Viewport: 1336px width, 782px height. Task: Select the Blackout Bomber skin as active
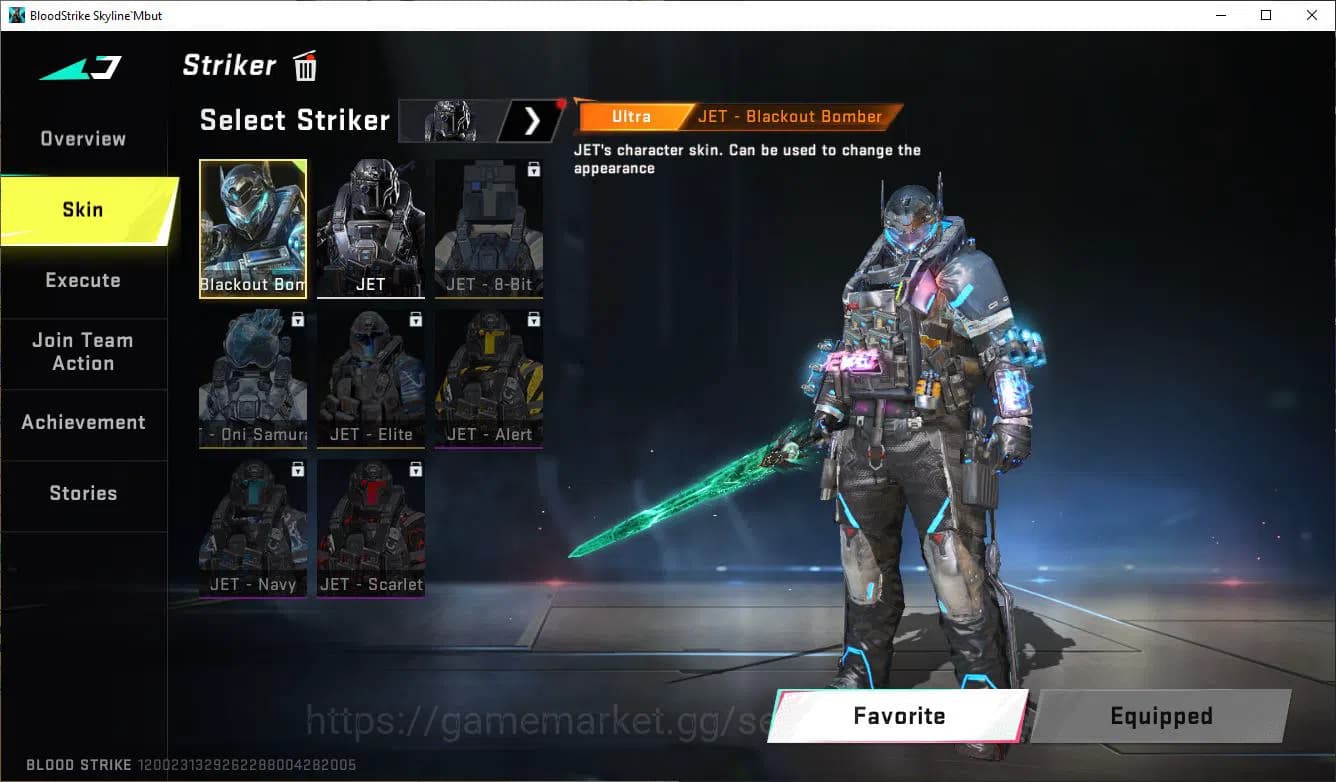[x=253, y=228]
